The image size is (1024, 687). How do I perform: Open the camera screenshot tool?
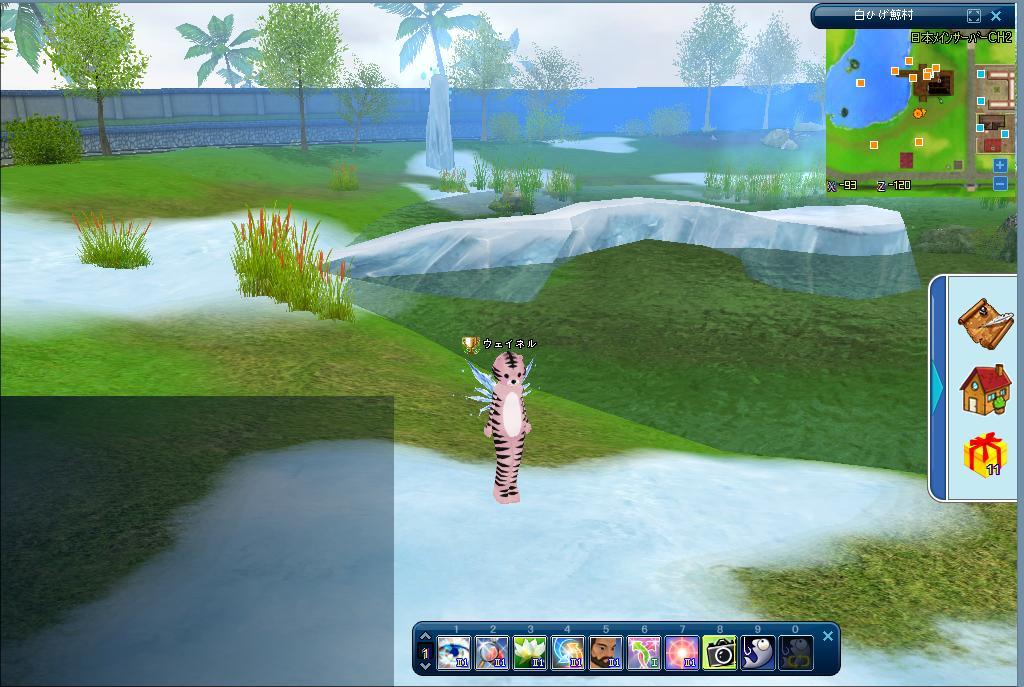click(x=720, y=654)
